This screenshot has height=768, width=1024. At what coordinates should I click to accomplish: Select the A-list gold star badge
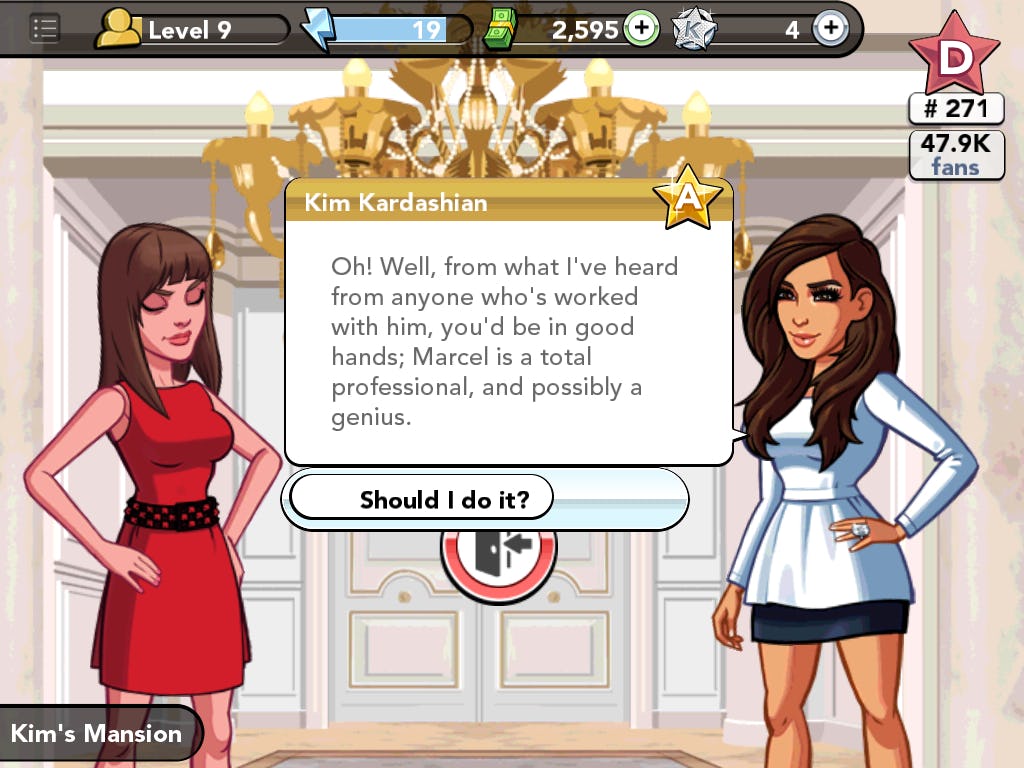point(688,196)
